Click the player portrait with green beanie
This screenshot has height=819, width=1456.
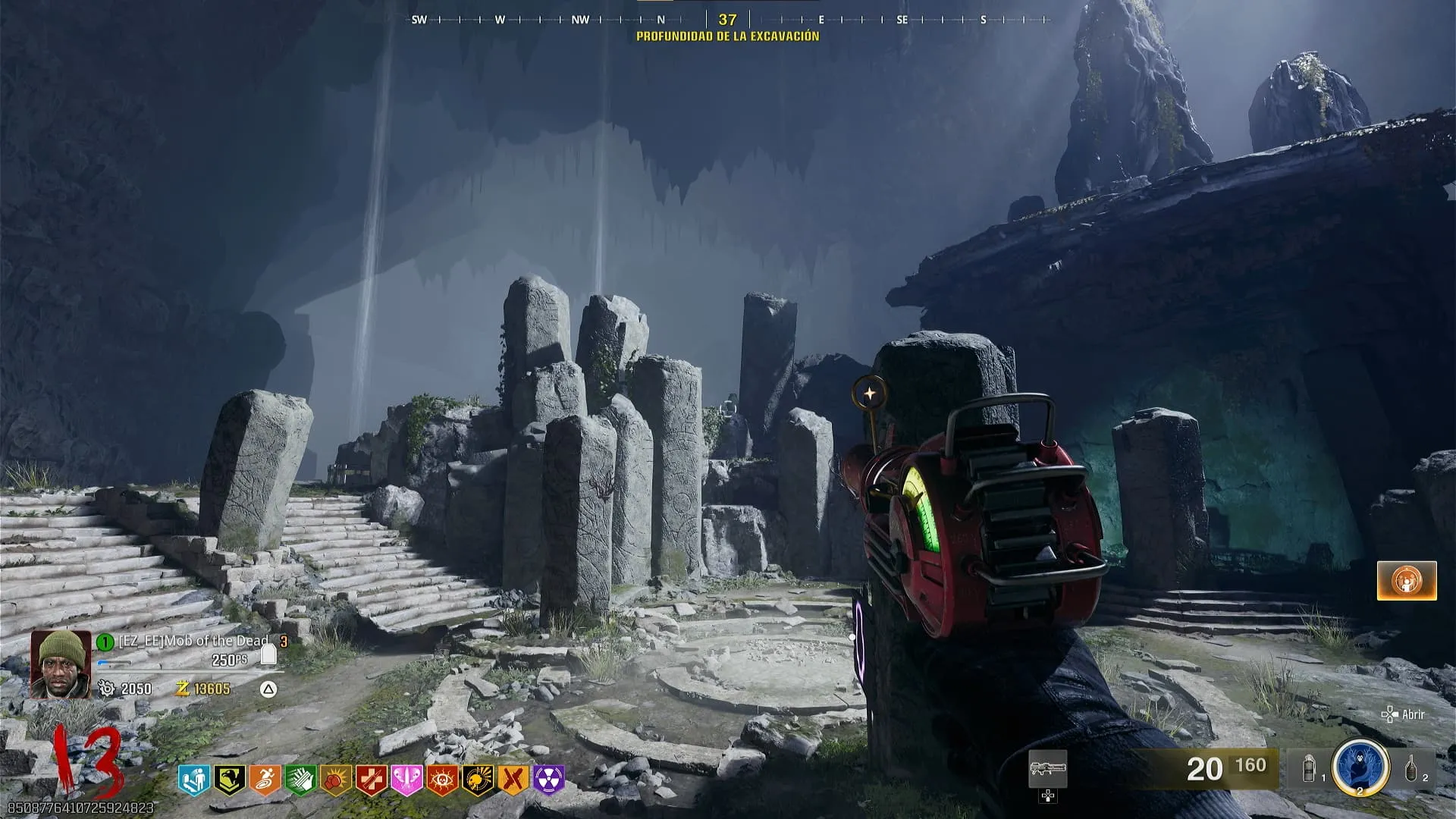[x=61, y=664]
